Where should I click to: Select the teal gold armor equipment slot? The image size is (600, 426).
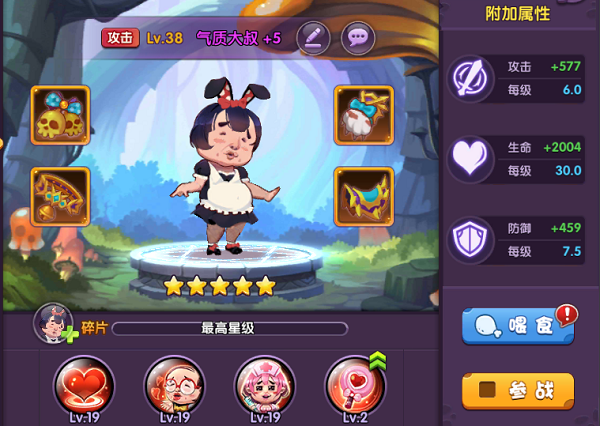[364, 196]
